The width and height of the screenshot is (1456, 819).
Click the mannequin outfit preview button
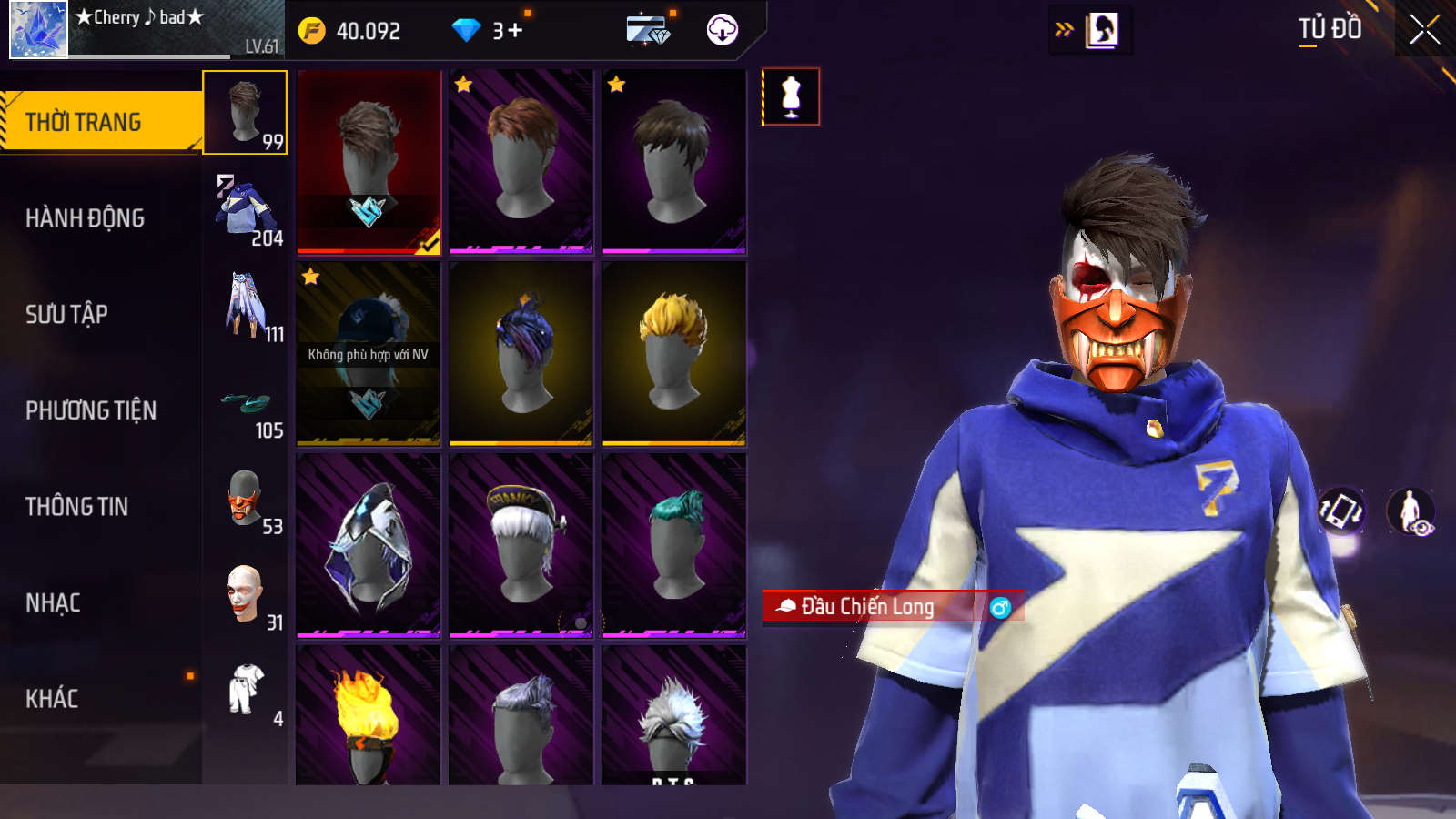coord(791,96)
